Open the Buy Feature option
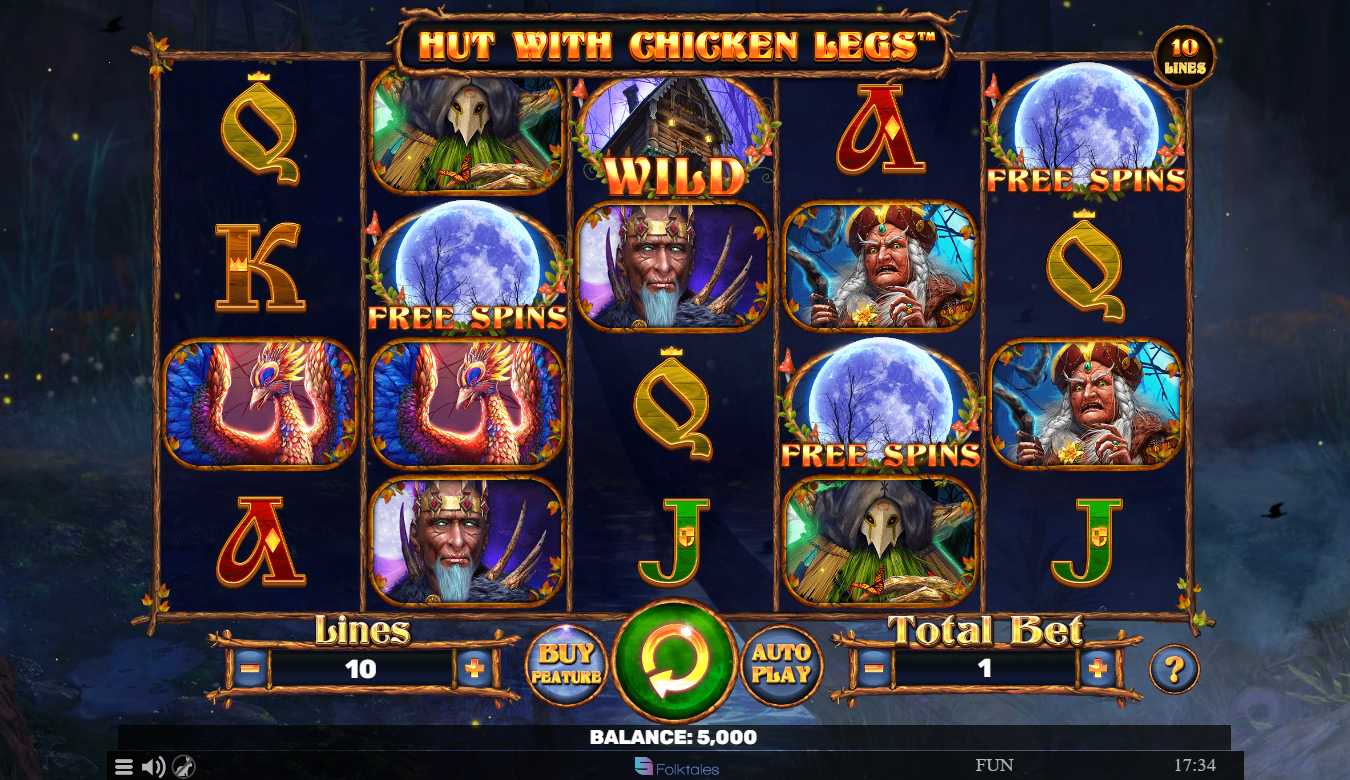 click(x=567, y=665)
